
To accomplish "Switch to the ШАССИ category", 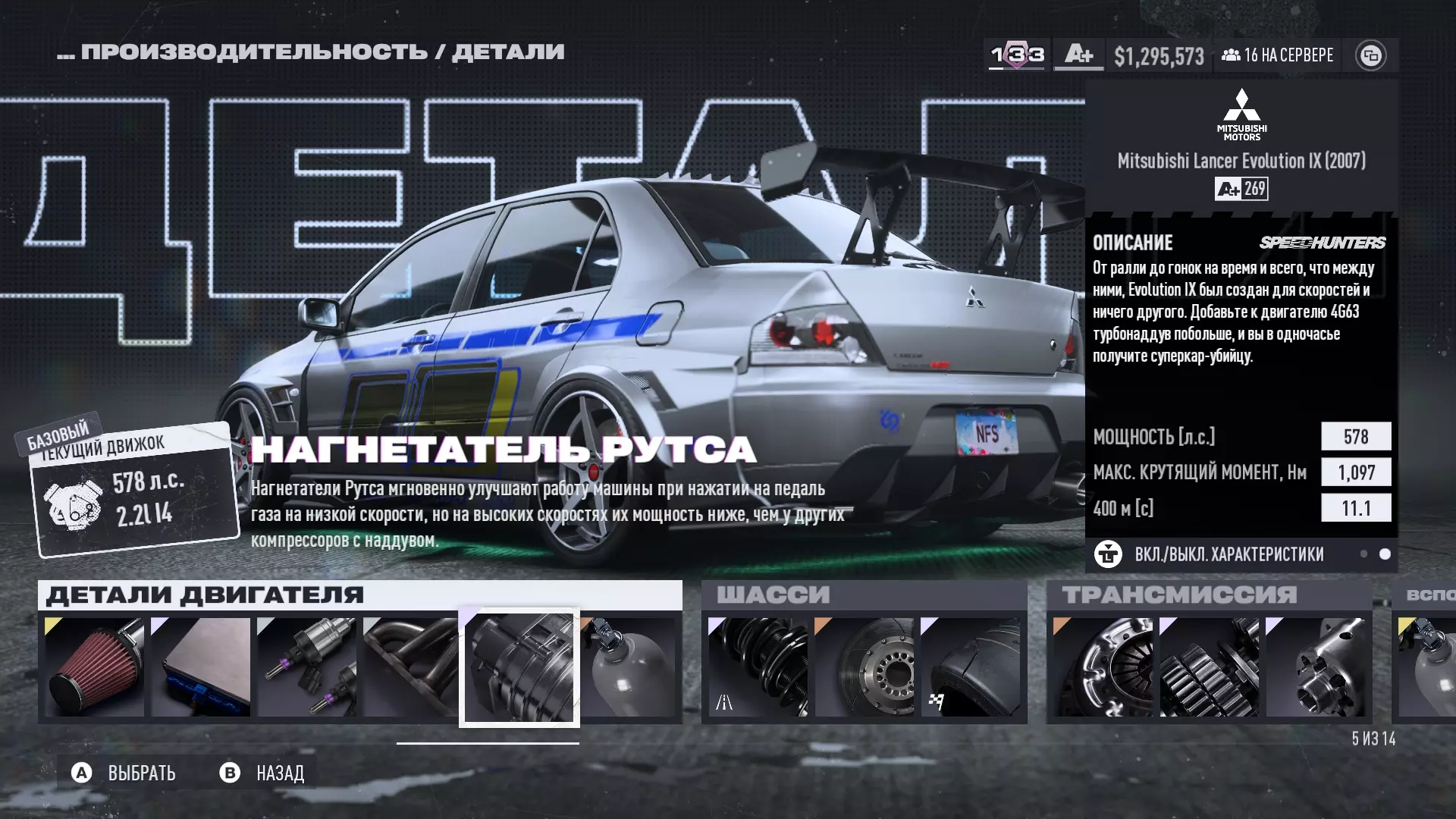I will pyautogui.click(x=773, y=595).
